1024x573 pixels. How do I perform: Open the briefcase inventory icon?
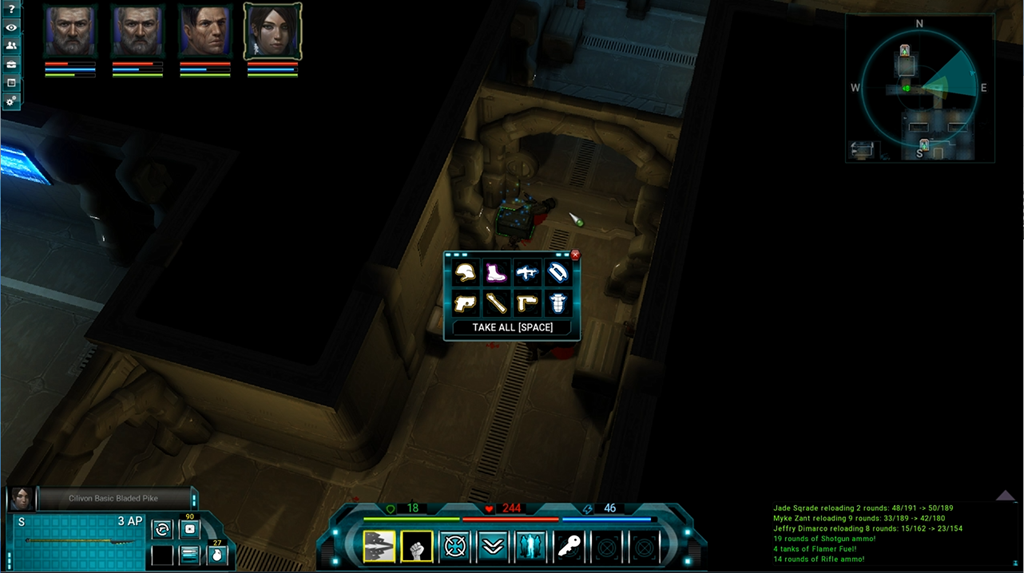pos(10,82)
